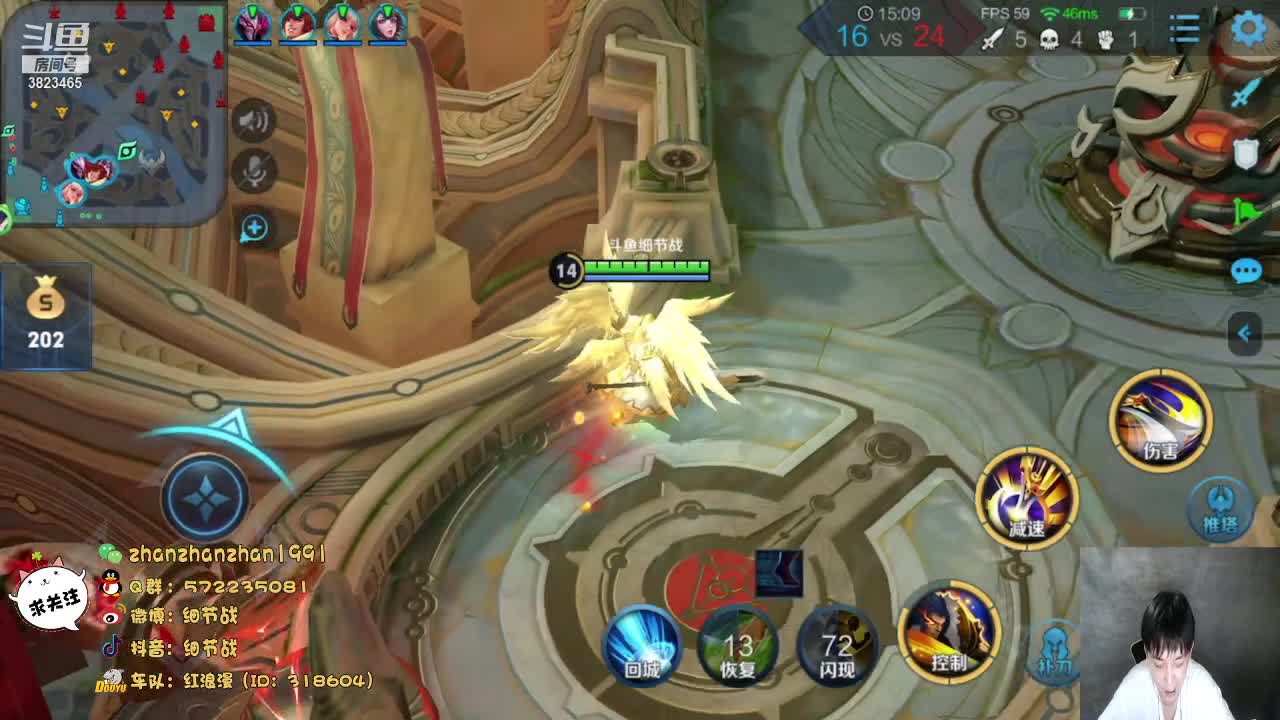Send the shield retreat signal
Image resolution: width=1280 pixels, height=720 pixels.
point(1246,153)
